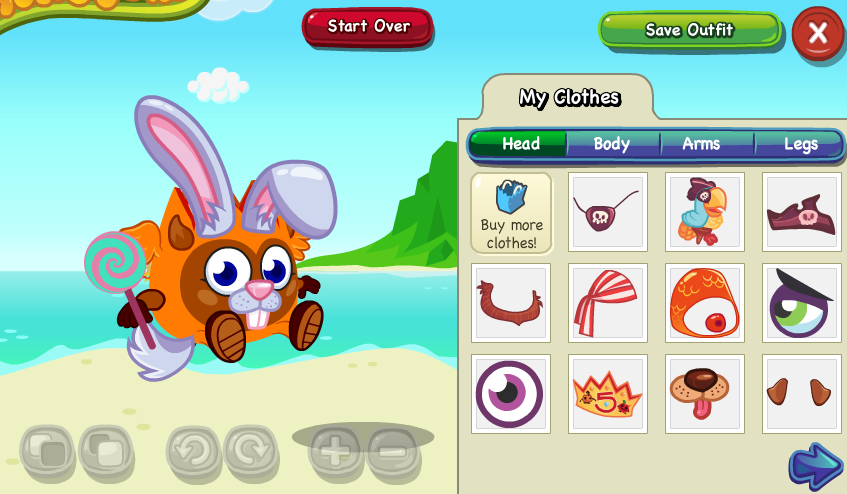Screen dimensions: 847x494
Task: Select the purple ringed eyeball item
Action: click(x=511, y=394)
